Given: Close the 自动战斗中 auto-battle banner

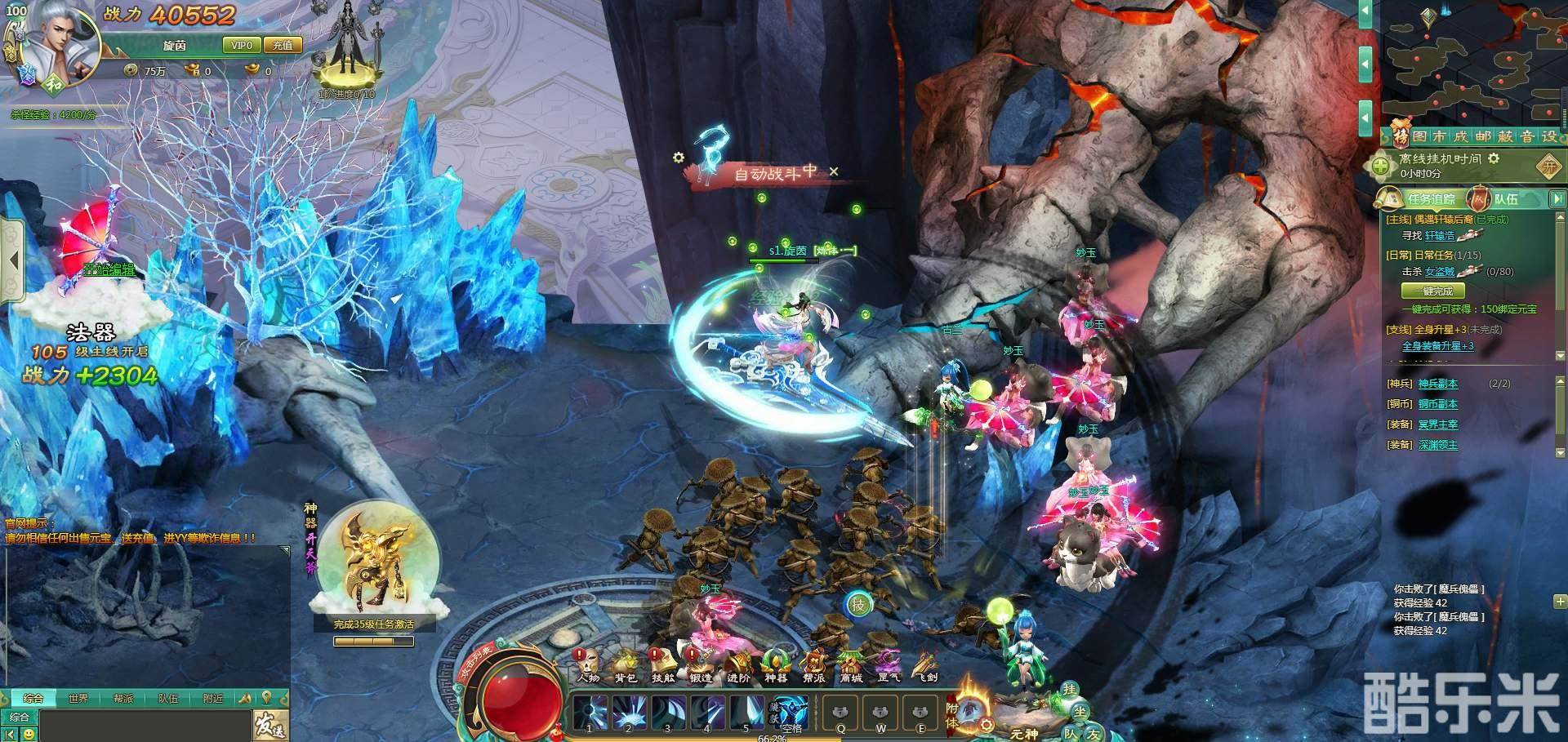Looking at the screenshot, I should coord(834,171).
